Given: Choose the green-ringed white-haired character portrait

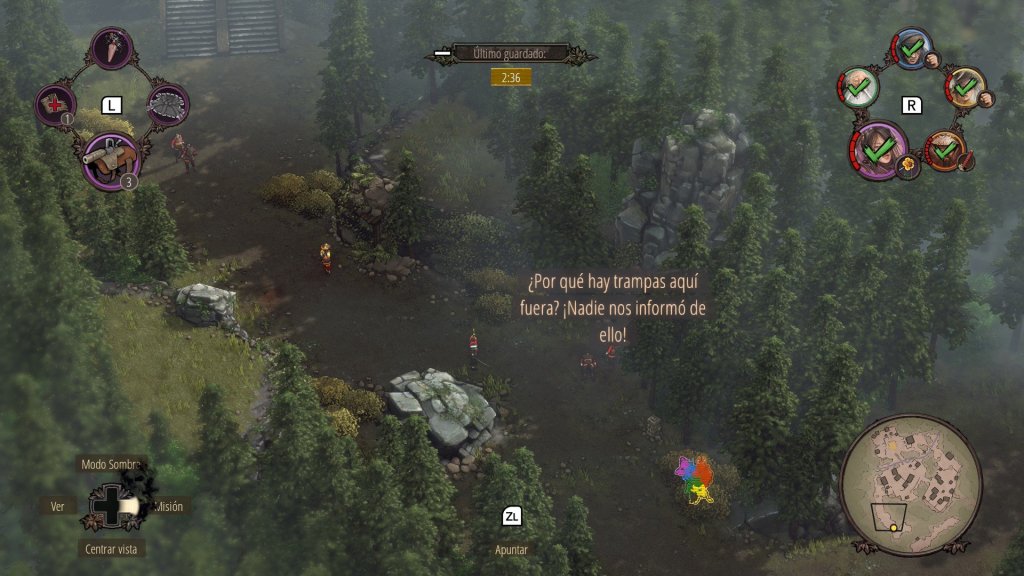Looking at the screenshot, I should [x=858, y=88].
